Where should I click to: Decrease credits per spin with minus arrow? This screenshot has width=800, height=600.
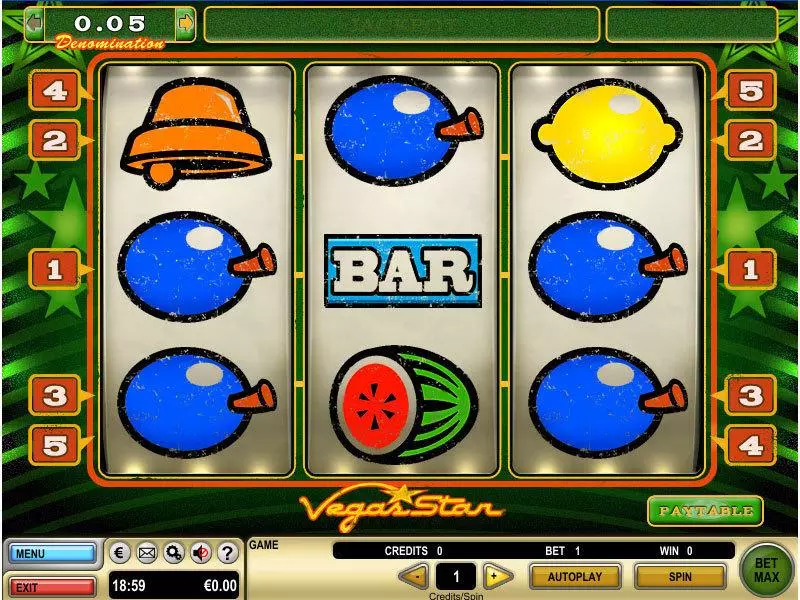pos(415,576)
